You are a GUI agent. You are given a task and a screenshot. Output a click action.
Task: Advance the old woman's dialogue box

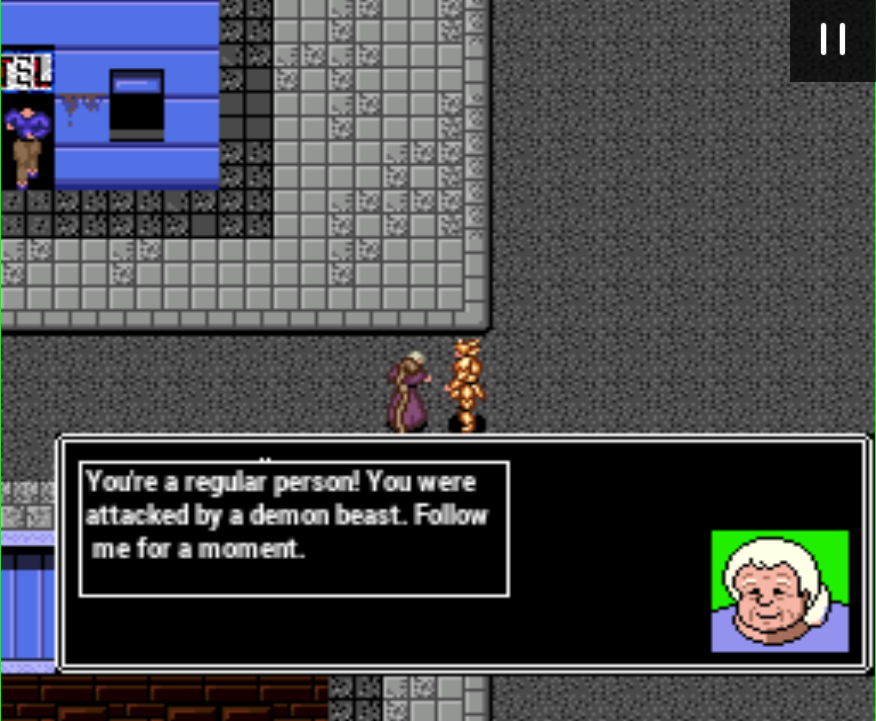[x=463, y=553]
